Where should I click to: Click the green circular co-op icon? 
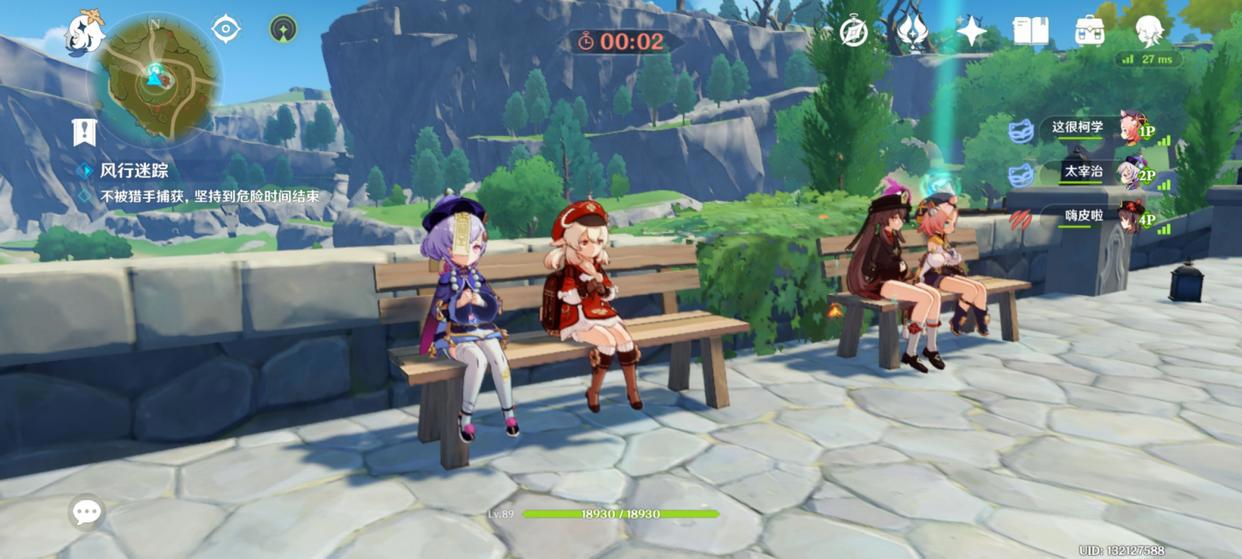click(283, 29)
